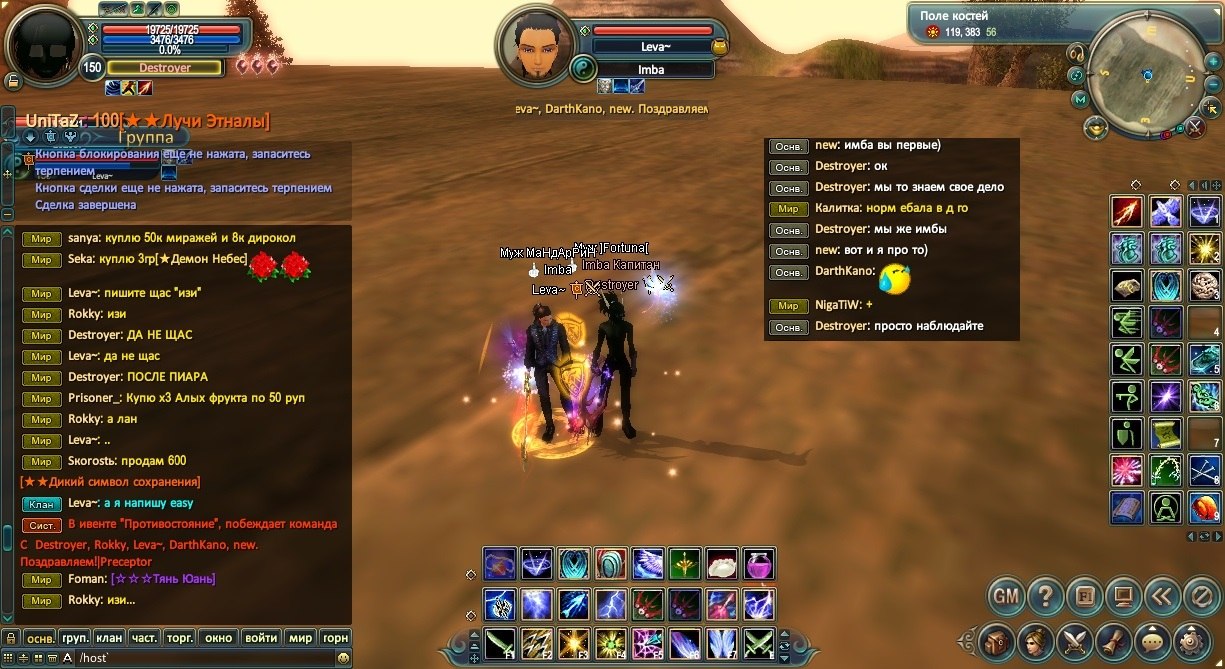Toggle the crossed swords PK mode button

point(1194,127)
